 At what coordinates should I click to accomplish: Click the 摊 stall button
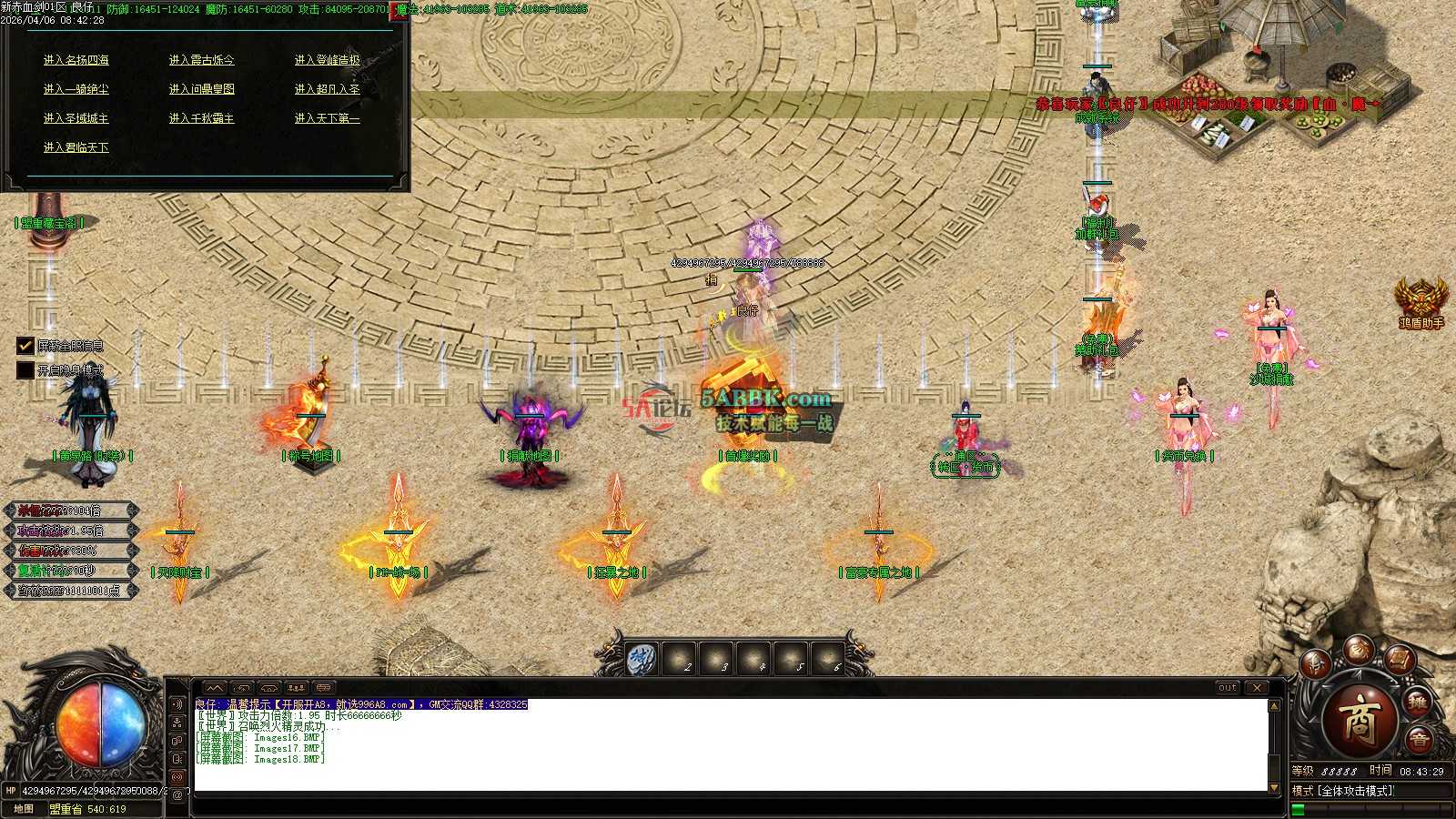pos(1419,703)
